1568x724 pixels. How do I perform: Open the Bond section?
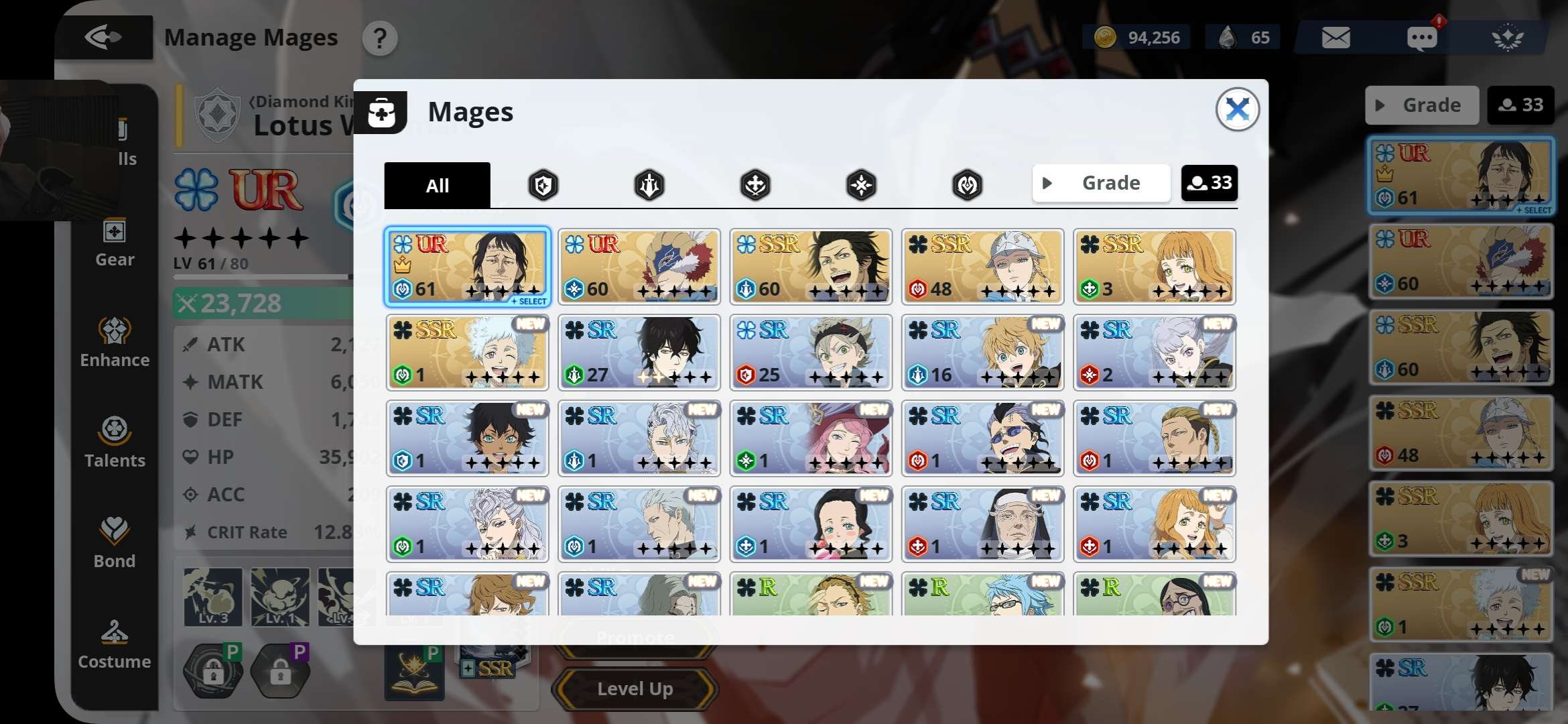coord(115,543)
